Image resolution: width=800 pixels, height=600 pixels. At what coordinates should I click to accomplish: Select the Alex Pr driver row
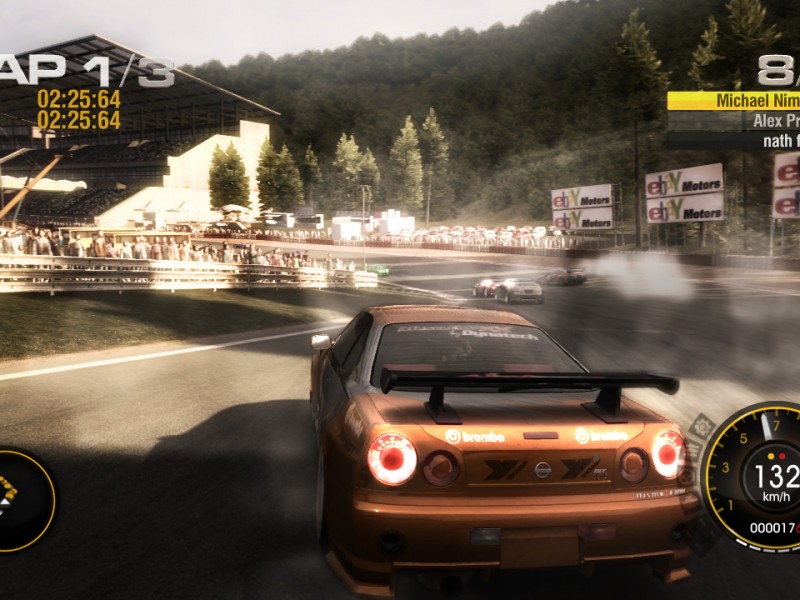(x=734, y=121)
